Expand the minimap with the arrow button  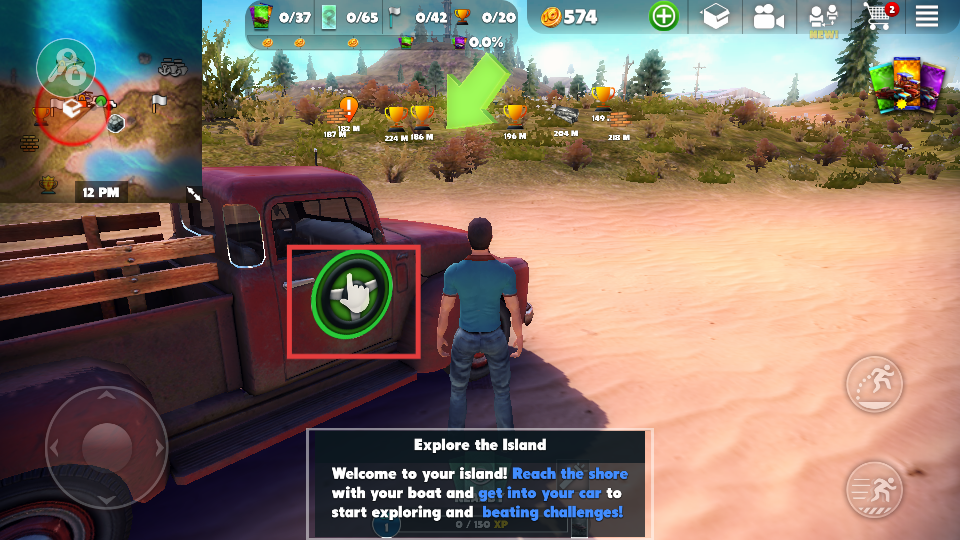194,194
